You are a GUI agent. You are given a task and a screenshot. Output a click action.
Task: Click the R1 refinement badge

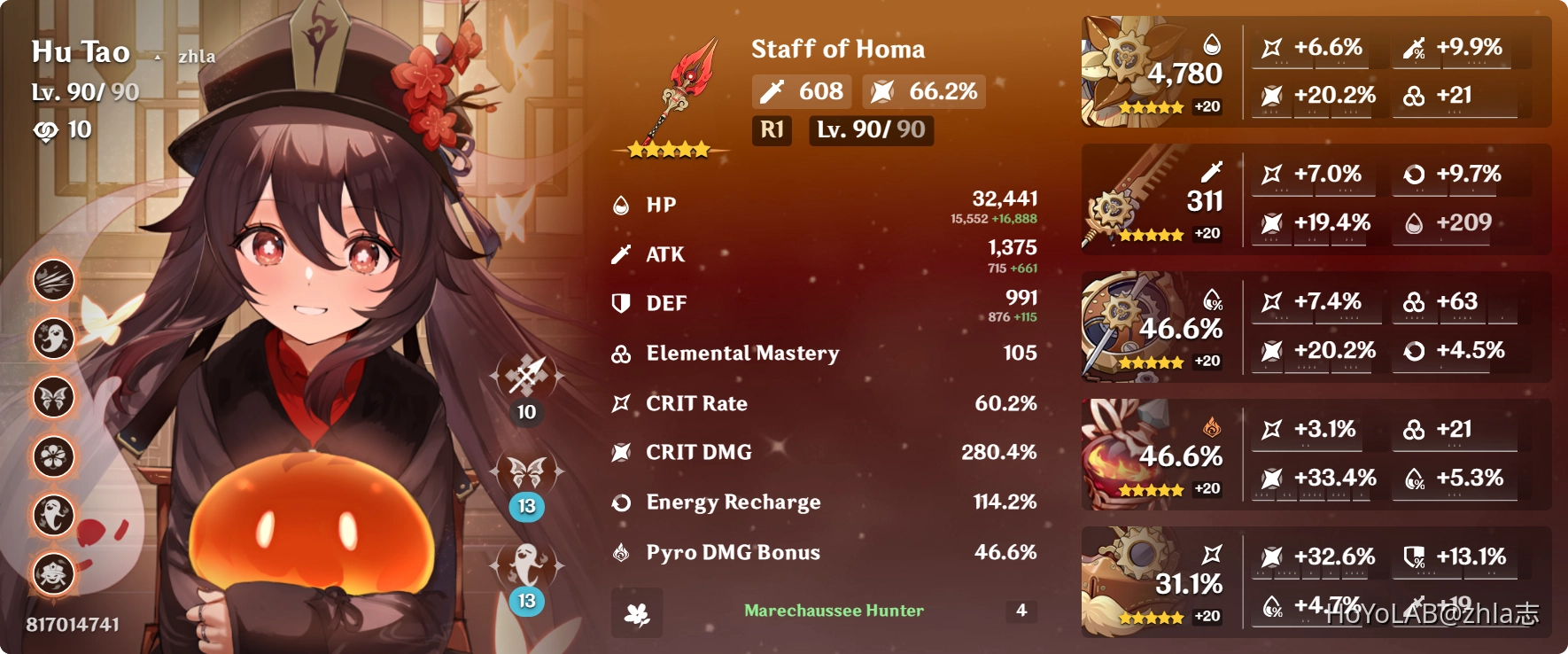pos(771,131)
